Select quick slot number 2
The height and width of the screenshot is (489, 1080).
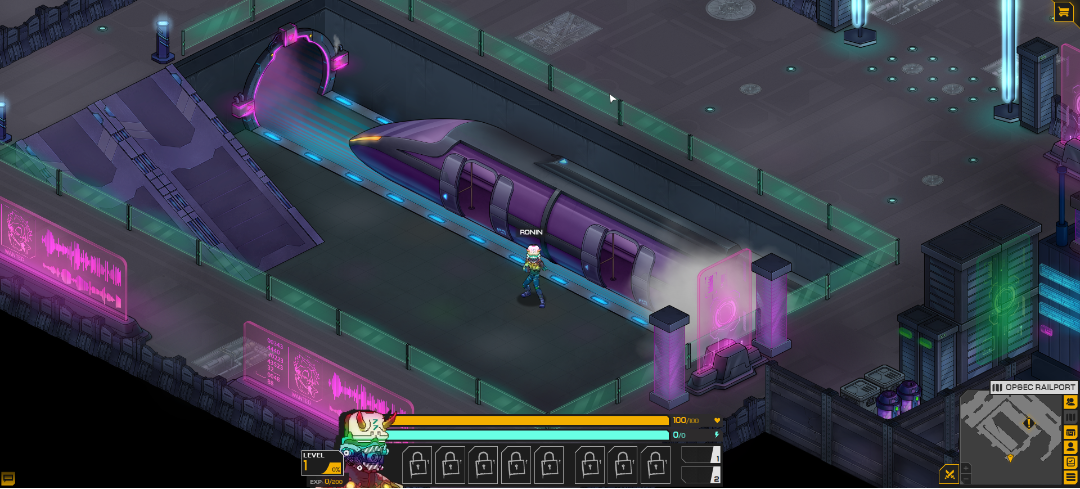pos(701,476)
